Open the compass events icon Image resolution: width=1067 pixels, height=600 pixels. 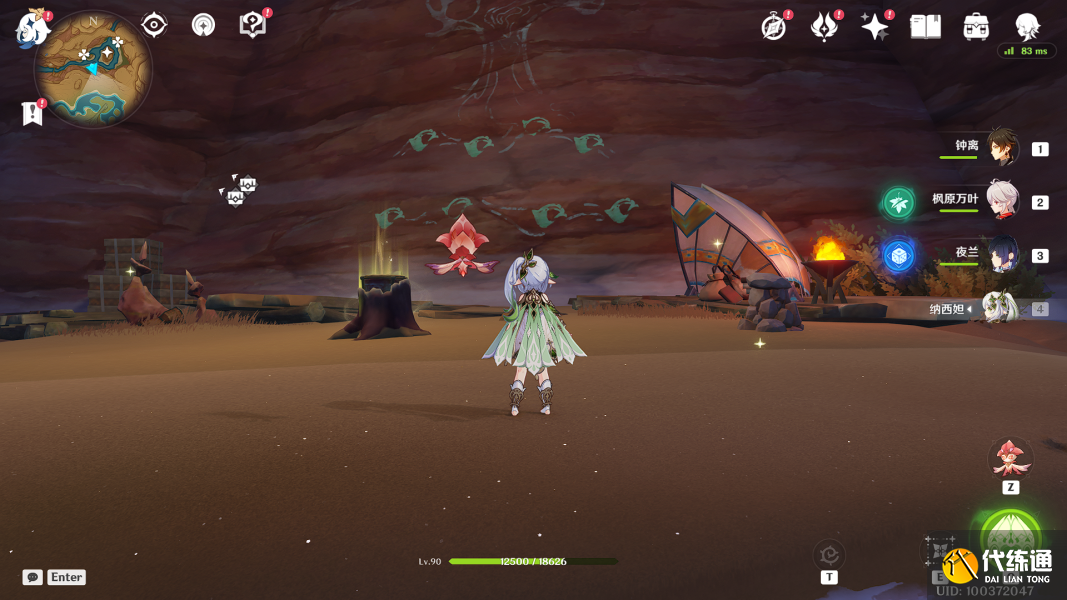click(x=773, y=27)
